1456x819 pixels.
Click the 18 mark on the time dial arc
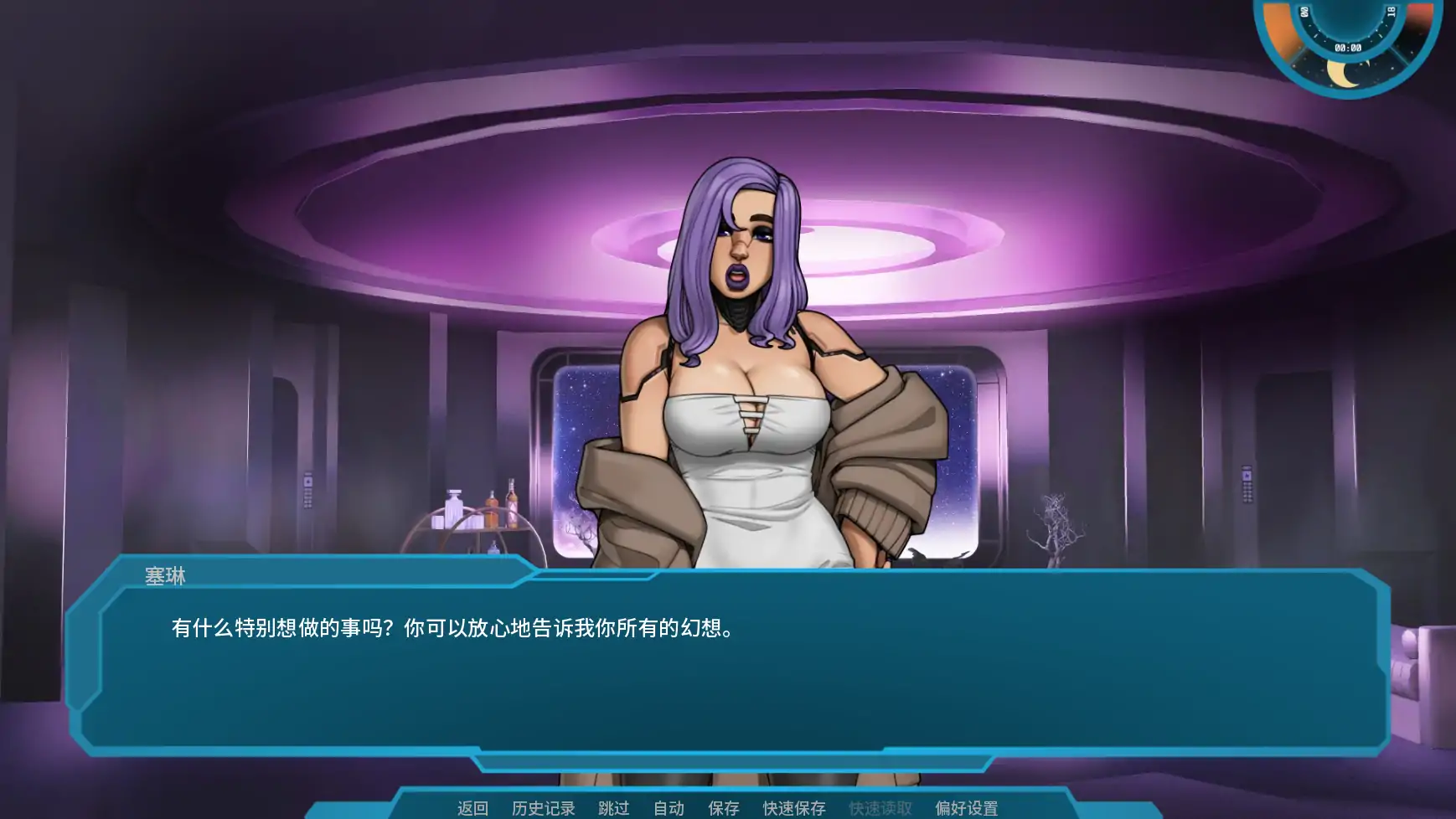[x=1392, y=13]
